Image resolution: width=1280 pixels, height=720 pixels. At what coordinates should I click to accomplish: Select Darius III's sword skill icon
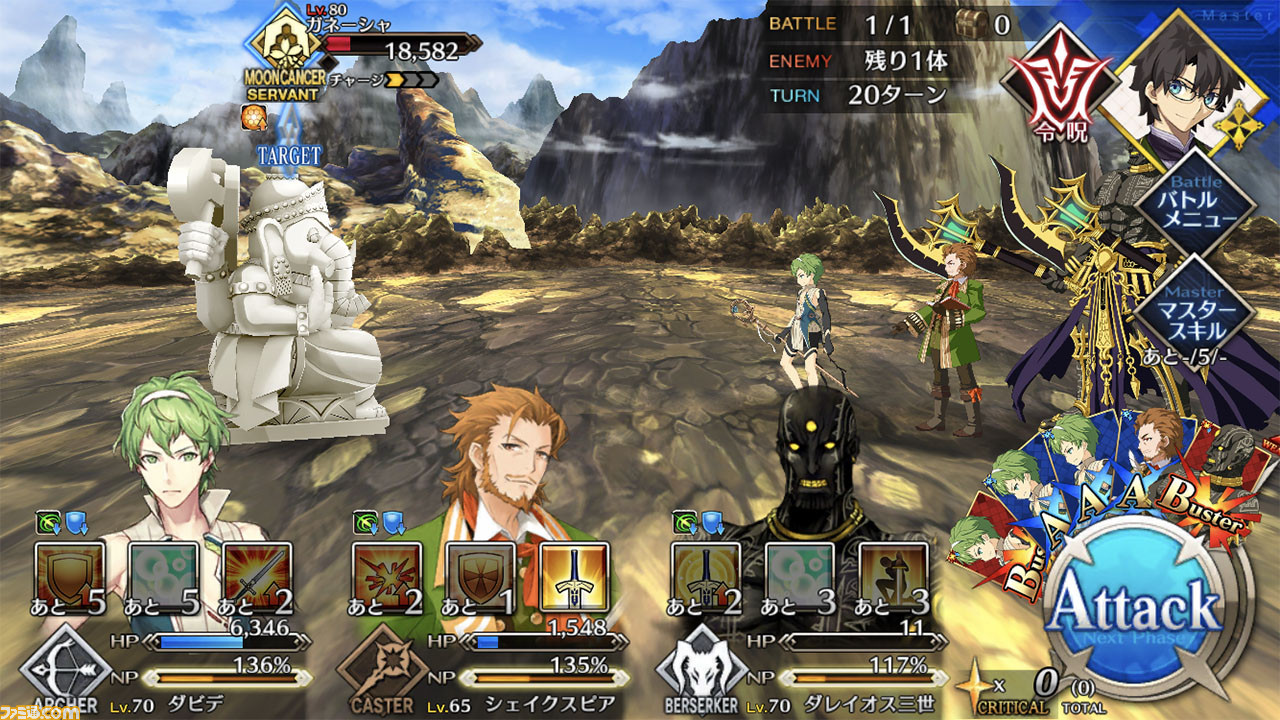[x=705, y=577]
